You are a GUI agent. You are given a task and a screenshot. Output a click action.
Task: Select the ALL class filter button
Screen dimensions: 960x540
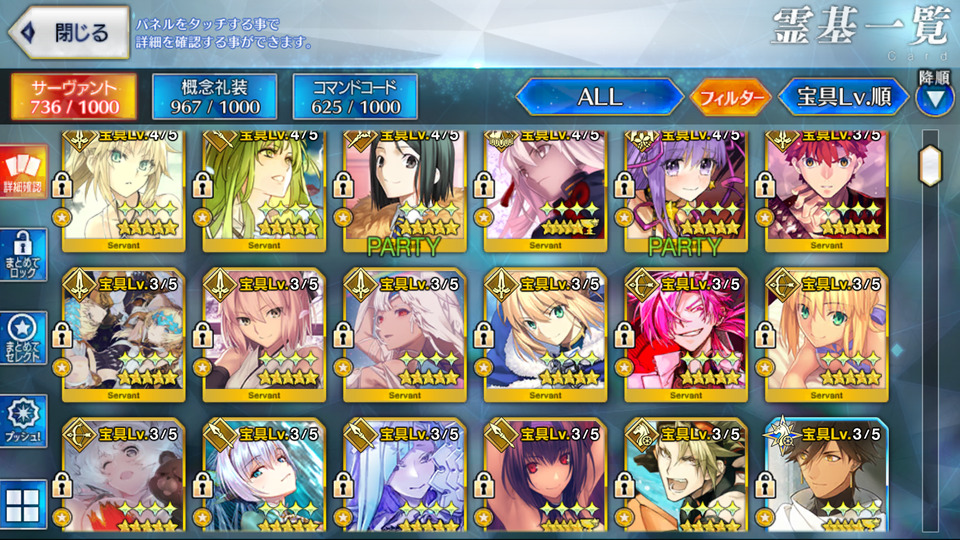(599, 97)
